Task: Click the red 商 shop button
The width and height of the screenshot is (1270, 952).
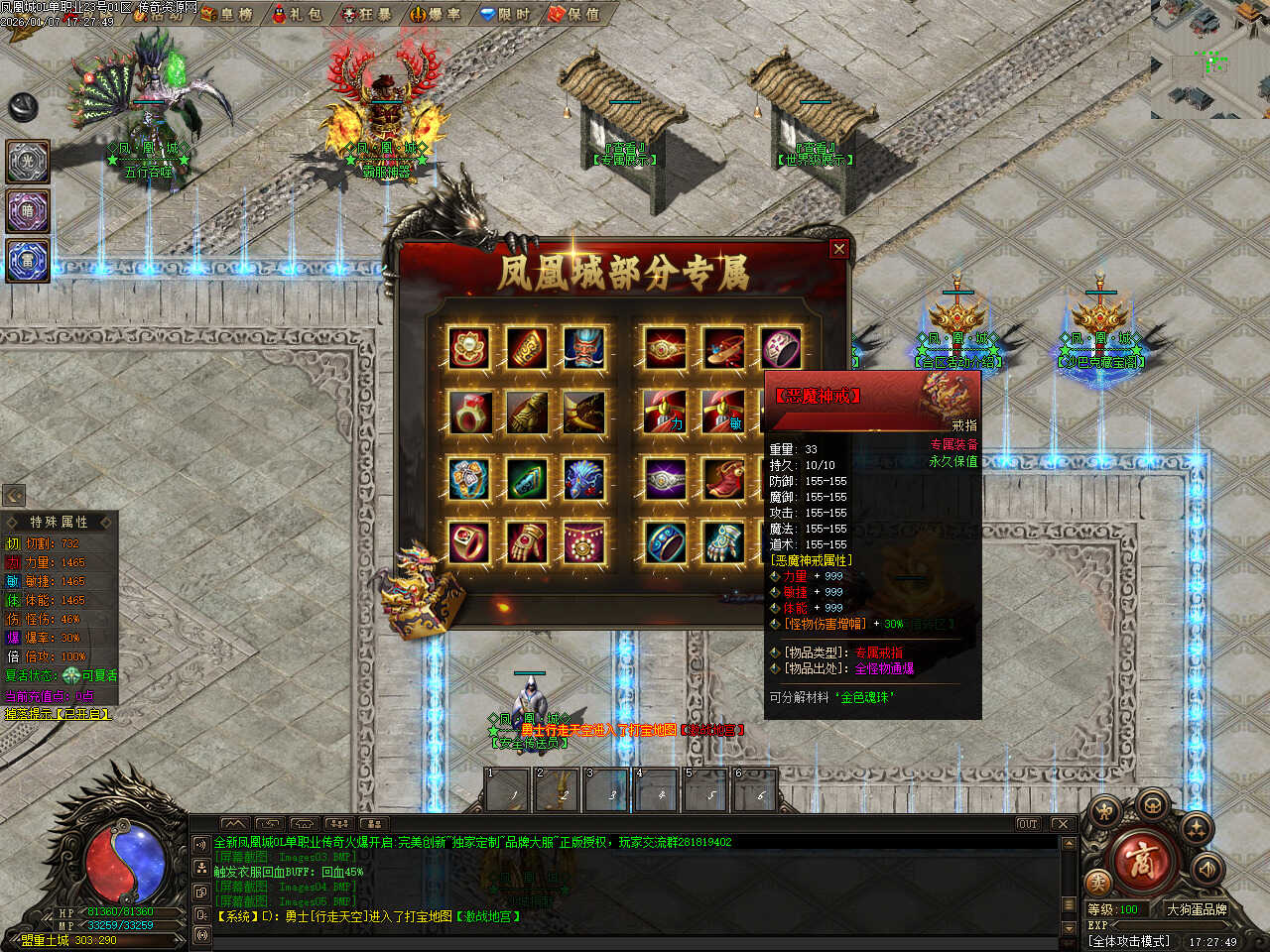Action: pyautogui.click(x=1143, y=860)
